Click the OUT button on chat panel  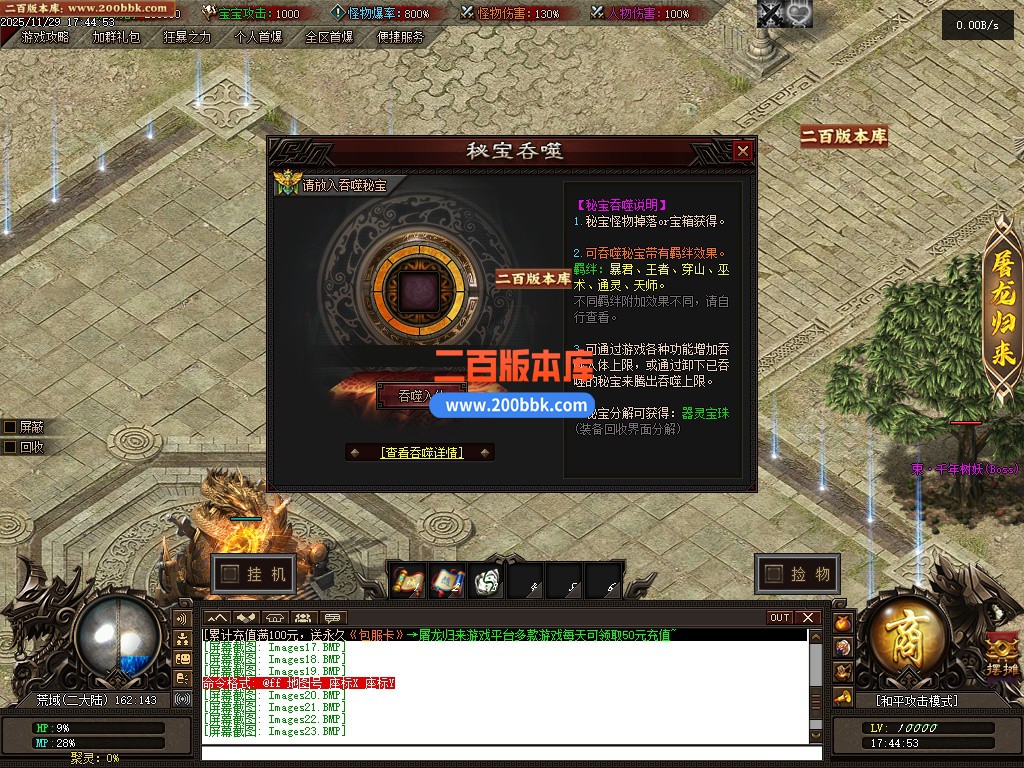[x=780, y=618]
